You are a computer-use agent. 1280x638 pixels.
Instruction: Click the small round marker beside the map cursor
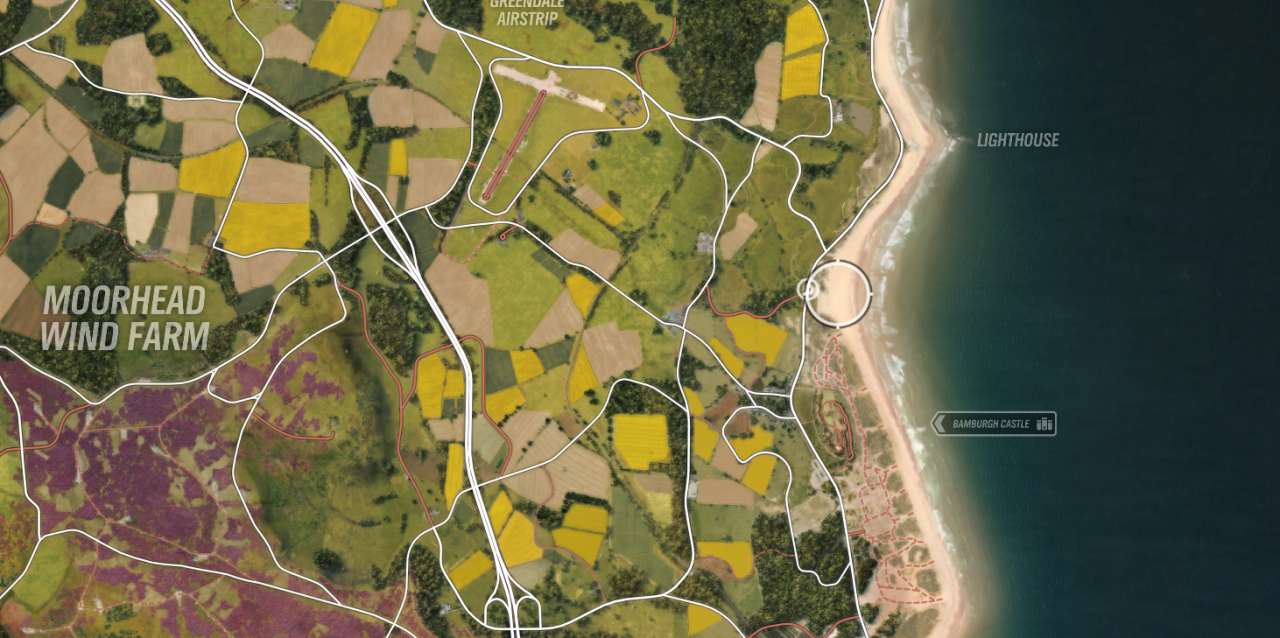point(806,289)
